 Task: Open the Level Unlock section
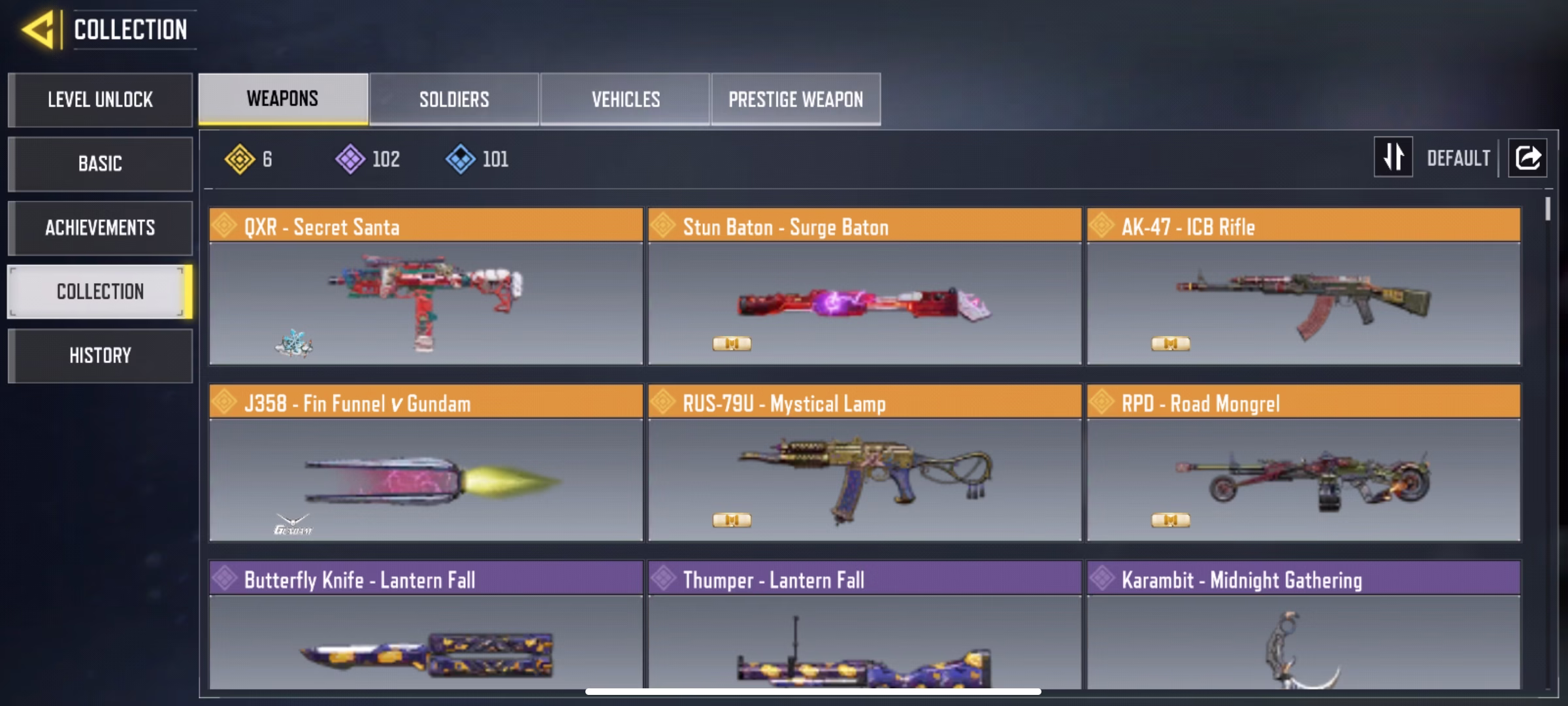(100, 100)
